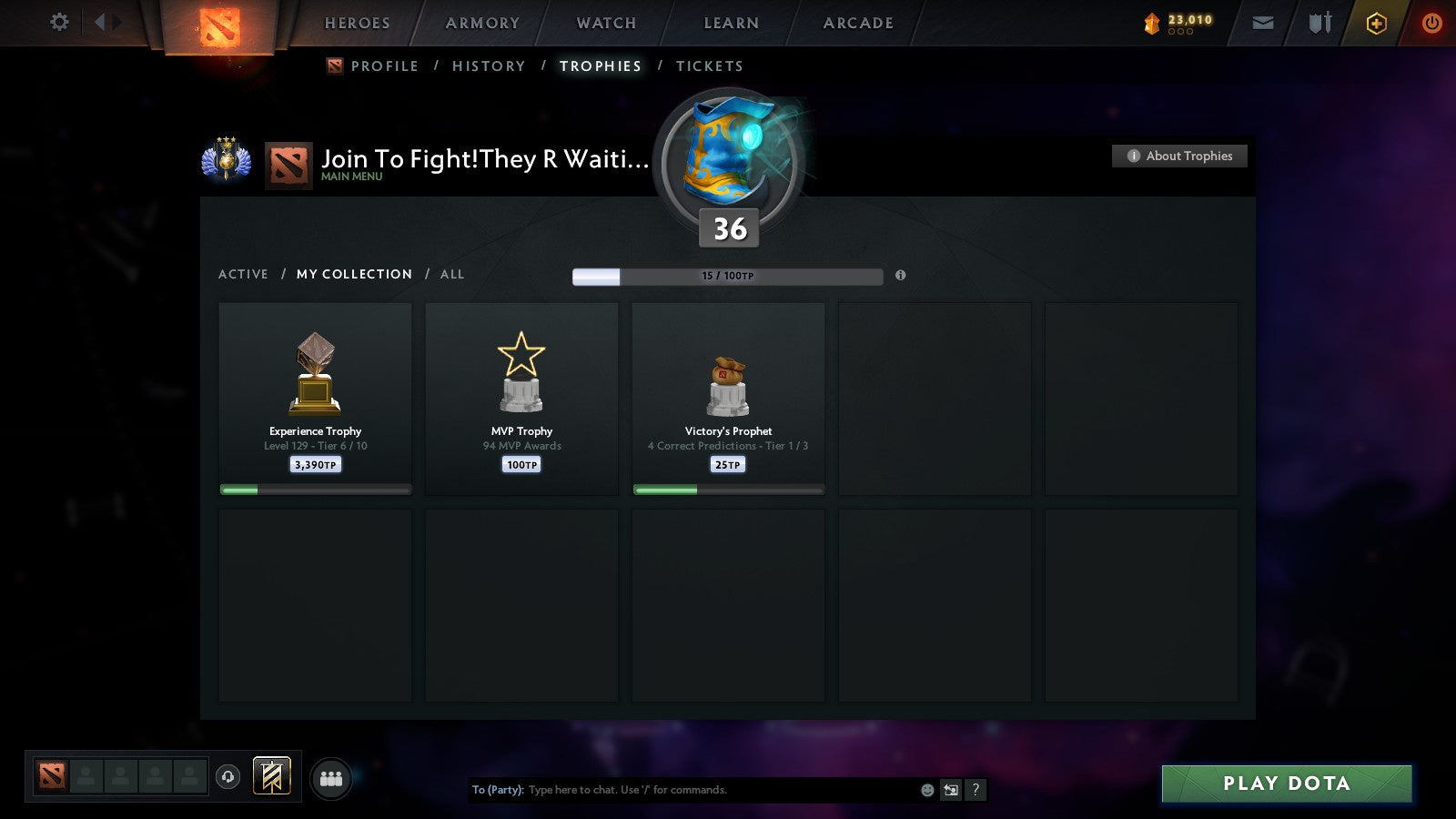Select the MY COLLECTION filter
The height and width of the screenshot is (819, 1456).
pos(353,274)
